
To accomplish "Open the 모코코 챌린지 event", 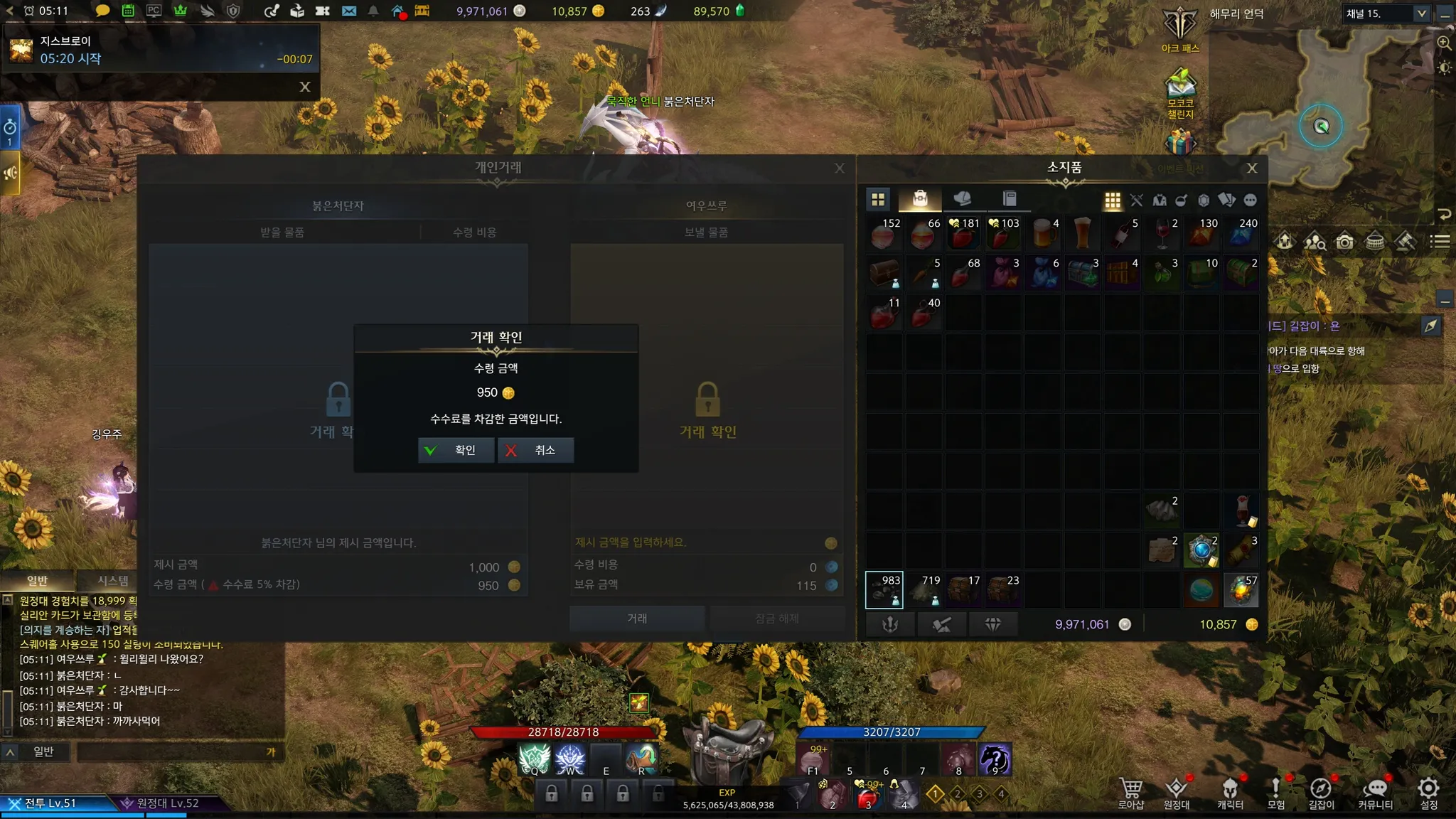I will pyautogui.click(x=1180, y=94).
